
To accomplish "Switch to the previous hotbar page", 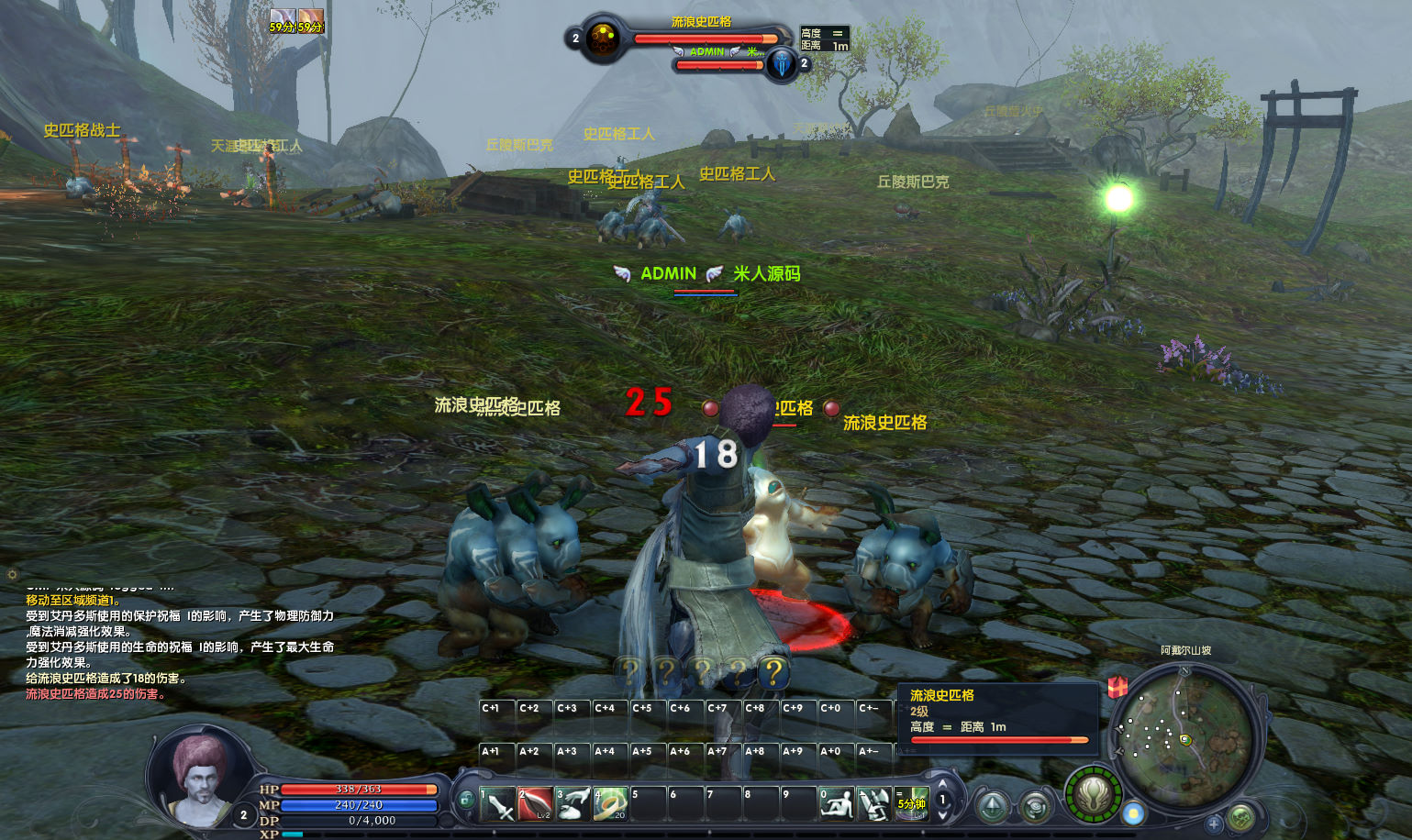I will pos(942,785).
